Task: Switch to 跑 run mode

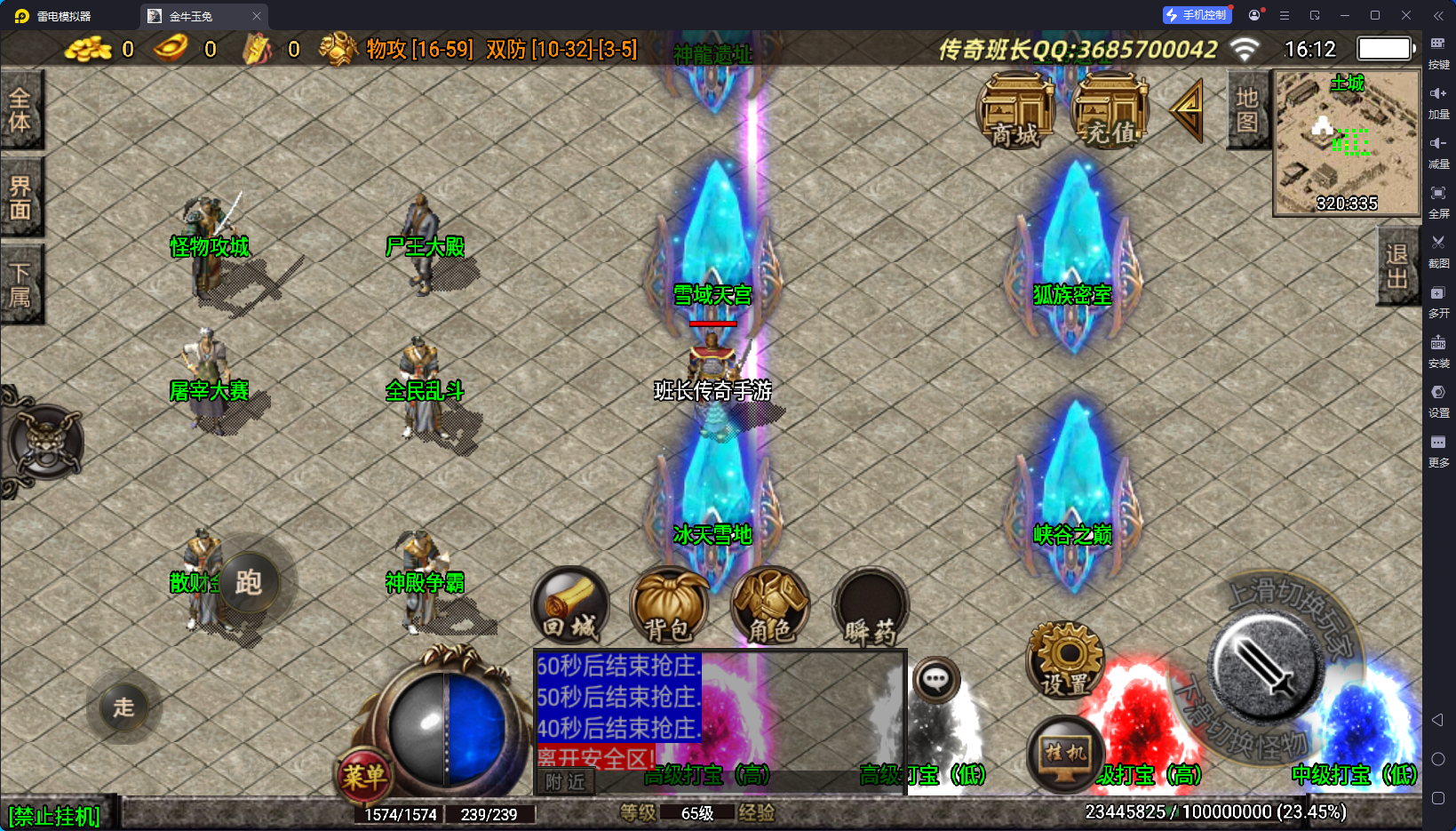Action: (248, 582)
